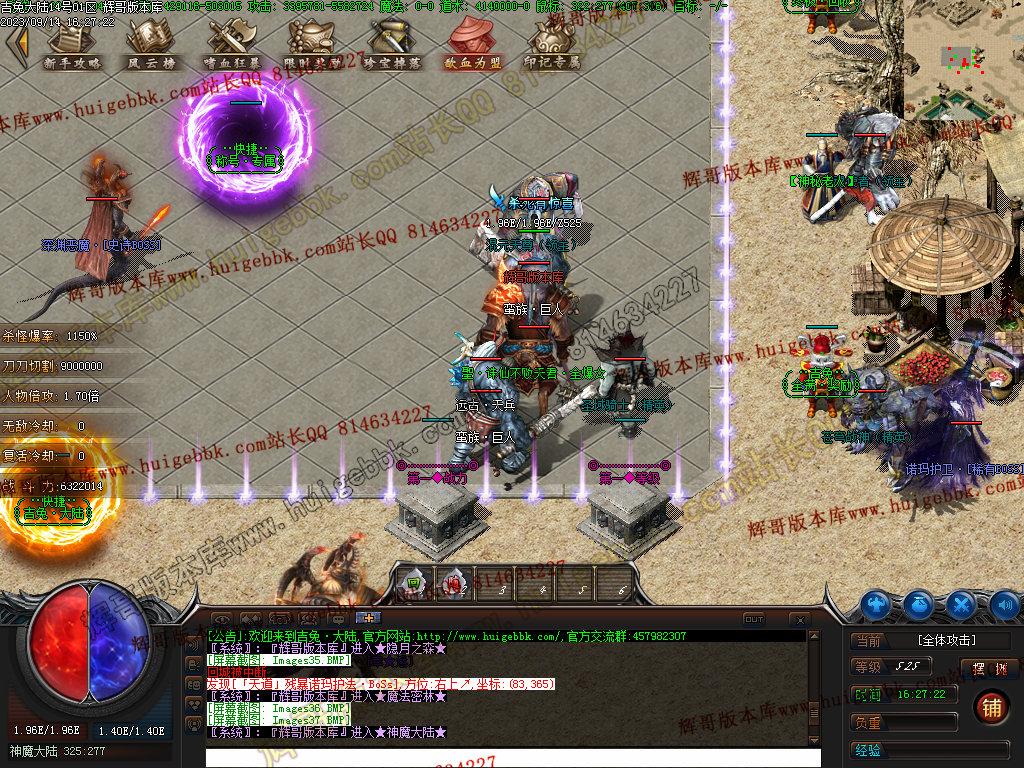Click the yellow plus chat button

pos(367,618)
